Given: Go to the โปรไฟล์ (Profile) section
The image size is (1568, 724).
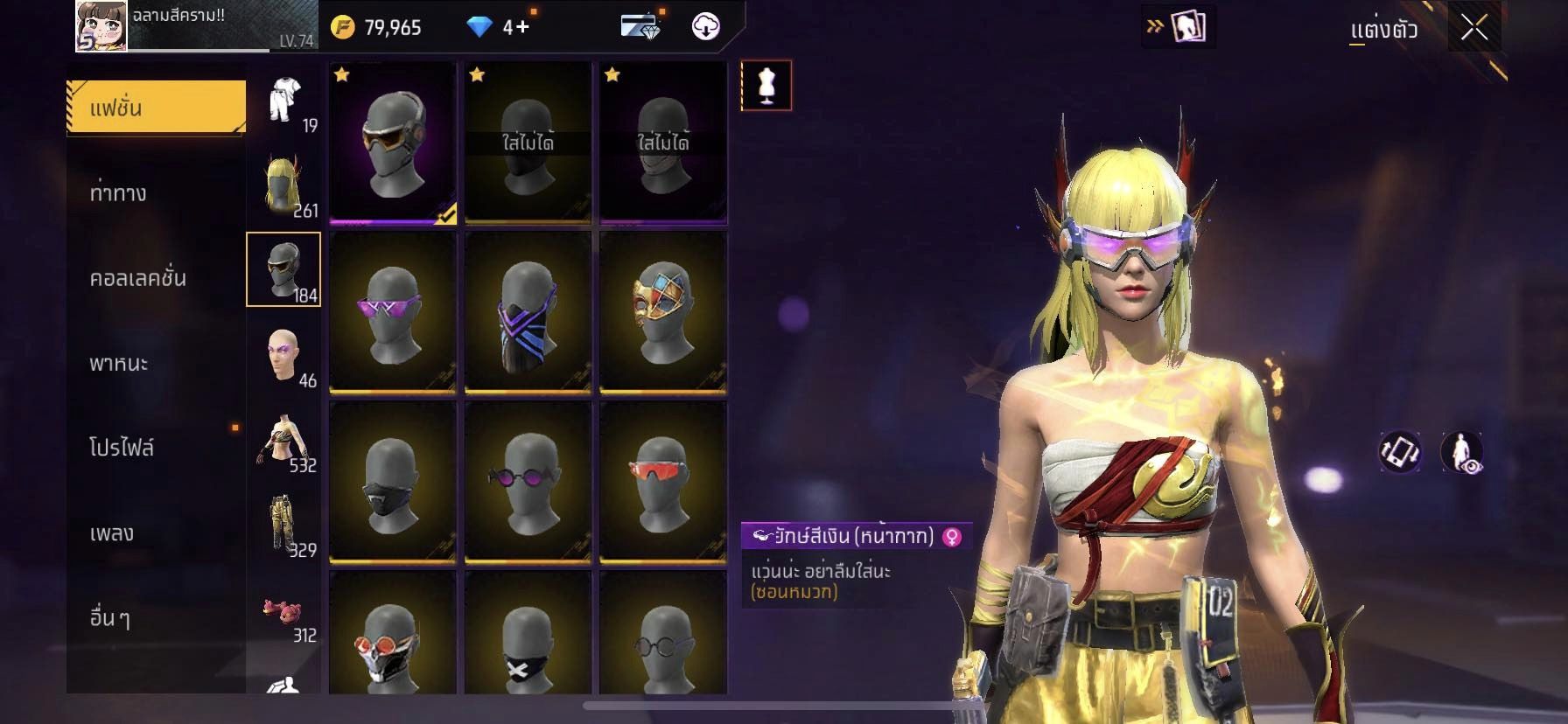Looking at the screenshot, I should [122, 448].
